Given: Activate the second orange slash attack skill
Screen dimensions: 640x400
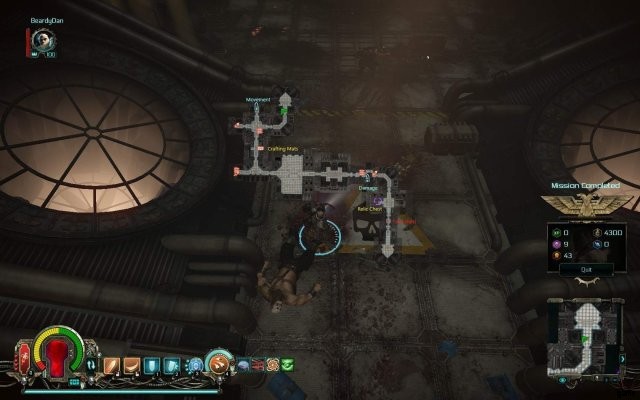Looking at the screenshot, I should pyautogui.click(x=132, y=365).
